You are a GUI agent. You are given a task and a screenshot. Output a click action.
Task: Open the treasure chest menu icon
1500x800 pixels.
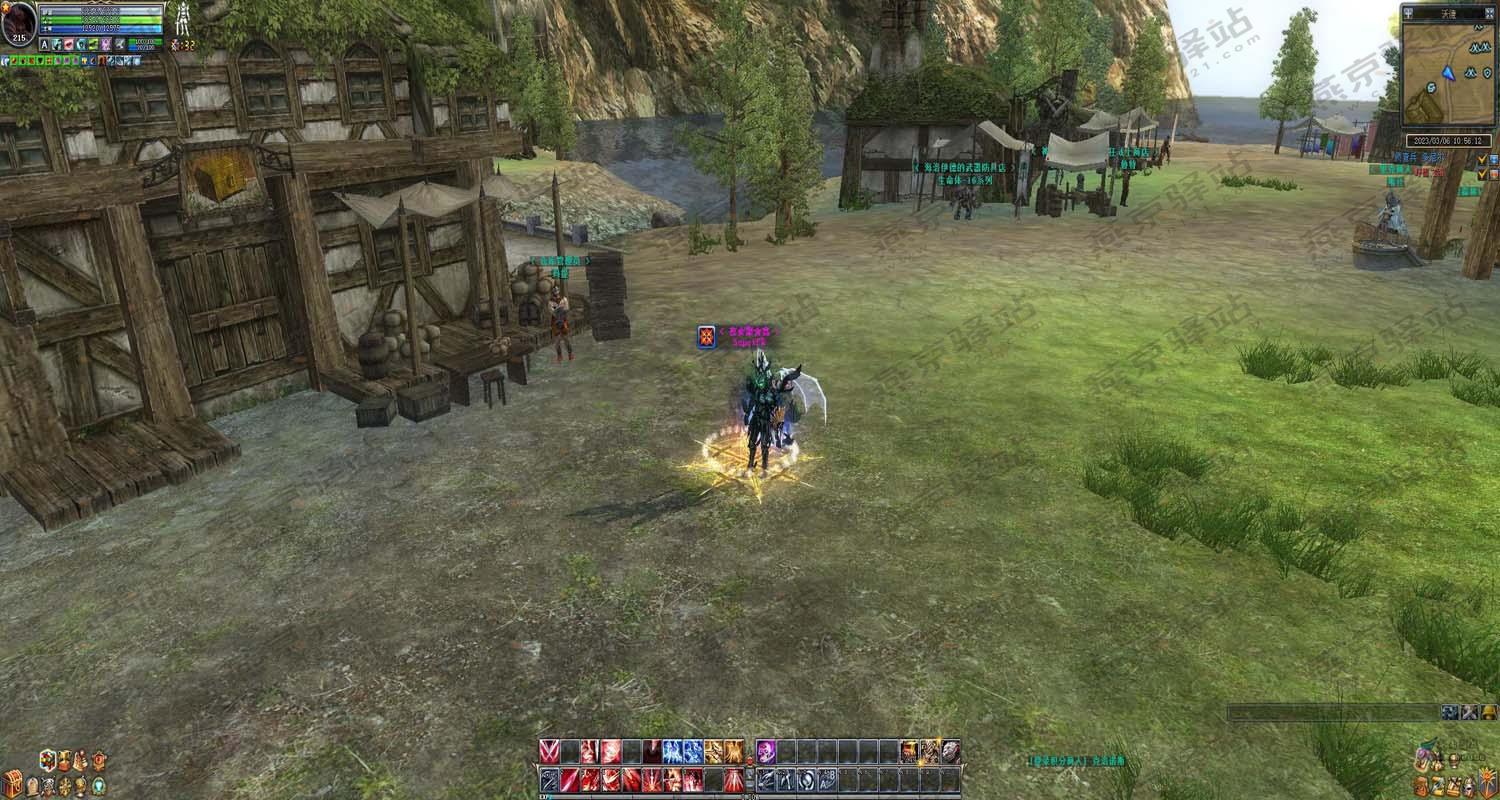pyautogui.click(x=12, y=781)
